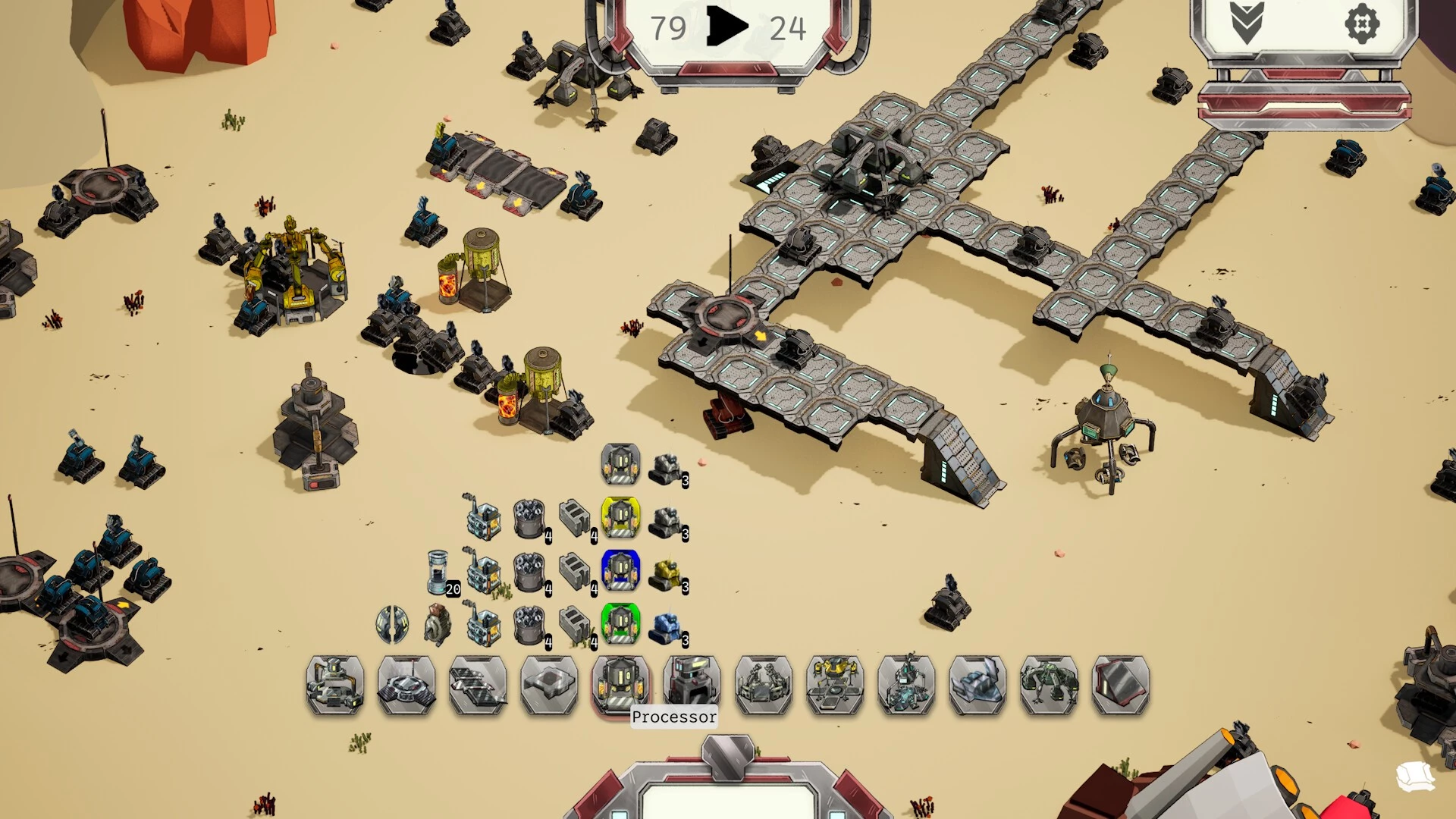Select the plain grey processor recipe
This screenshot has width=1456, height=819.
pos(620,464)
